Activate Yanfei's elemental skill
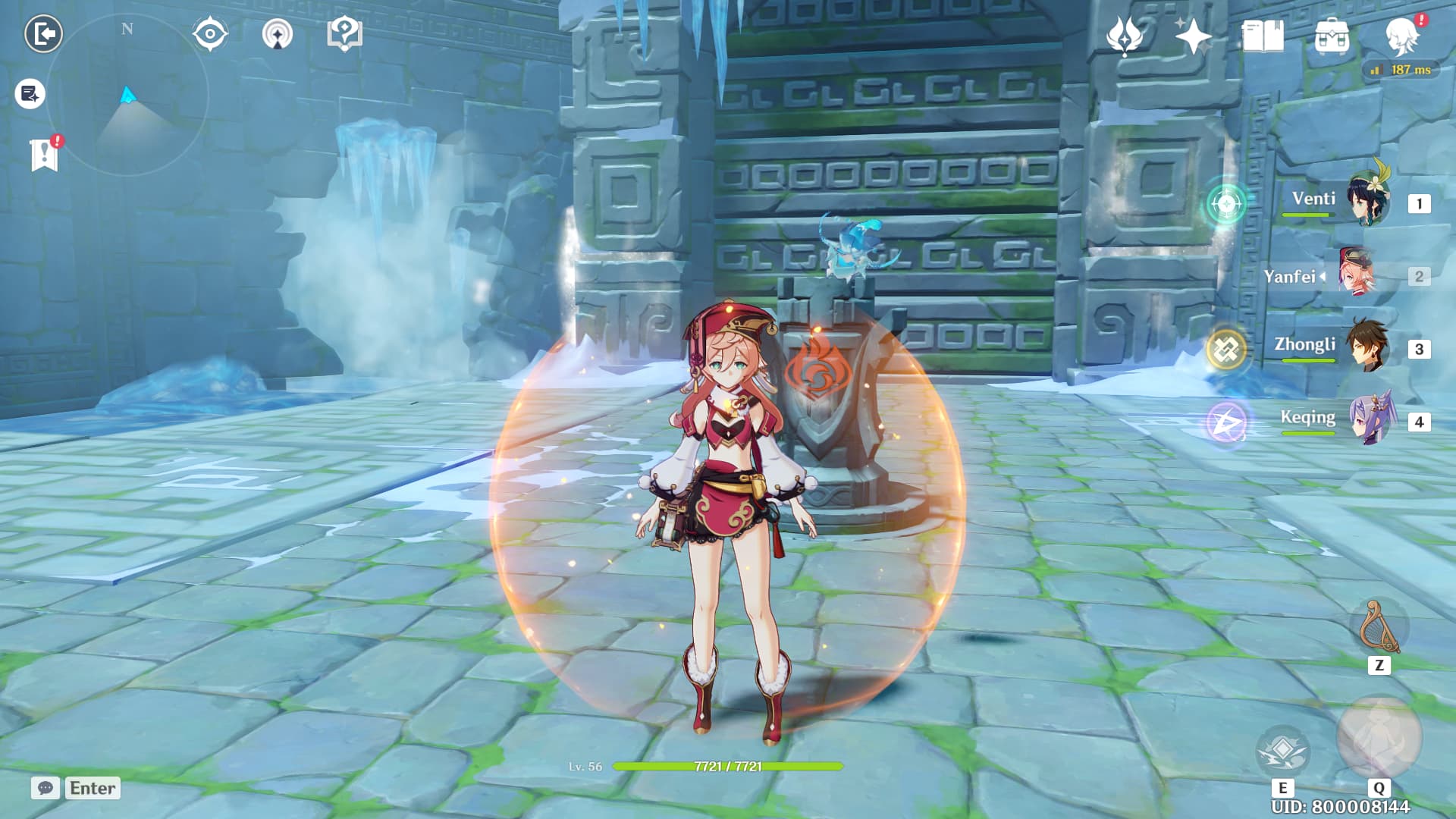 click(x=1282, y=751)
